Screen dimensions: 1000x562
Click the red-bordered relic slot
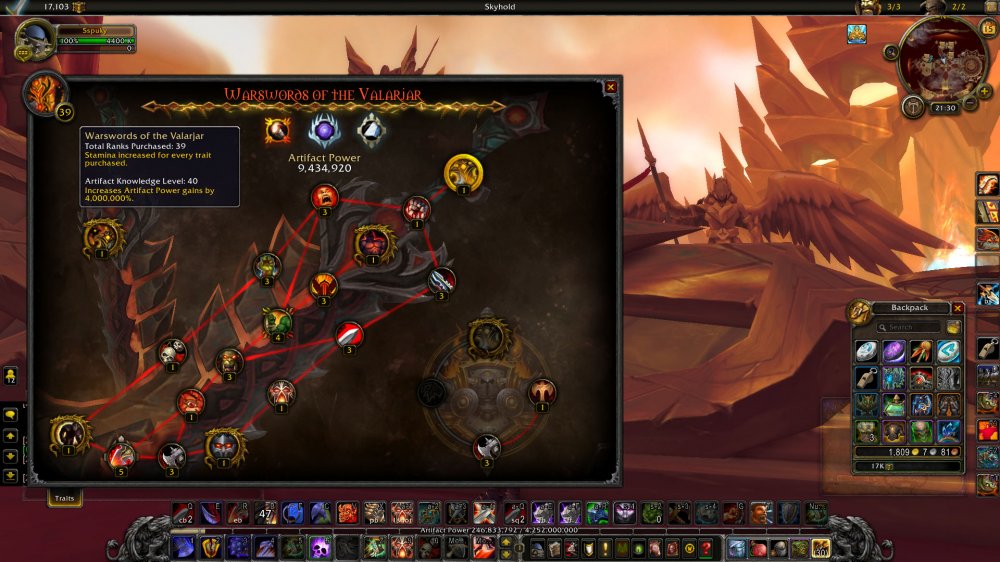coord(277,131)
